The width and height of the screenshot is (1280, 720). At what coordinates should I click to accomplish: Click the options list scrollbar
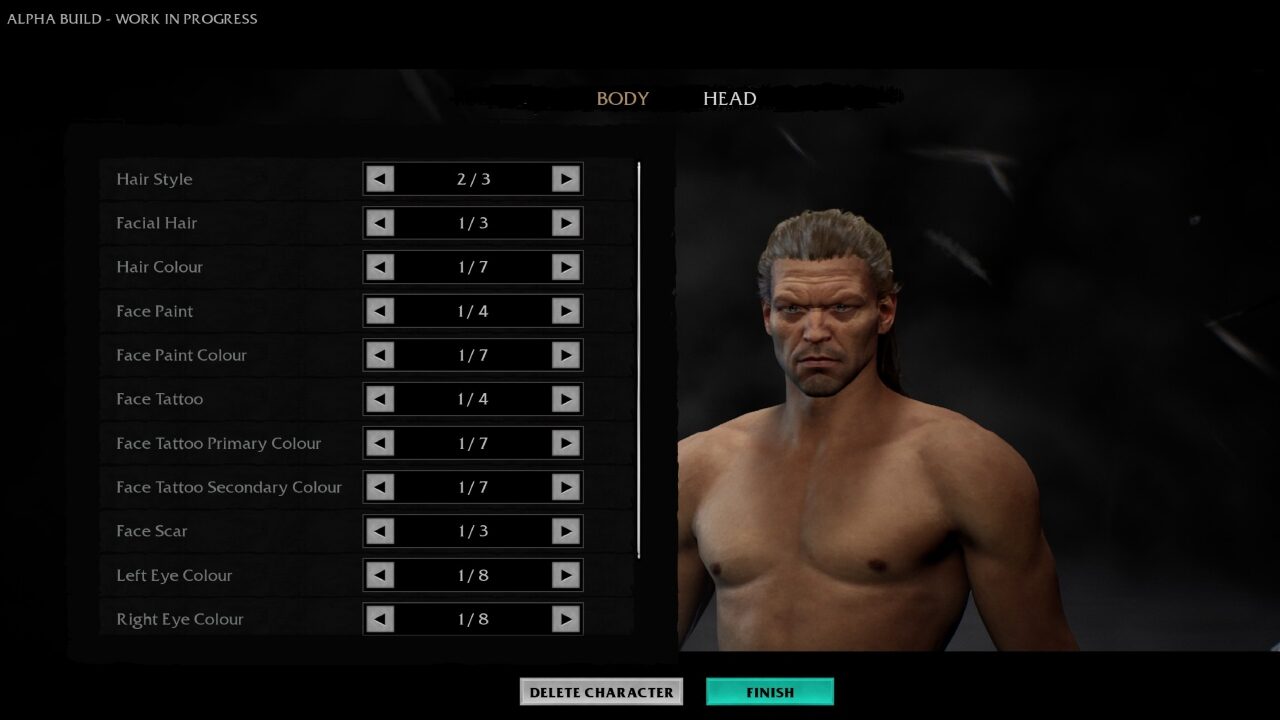point(639,360)
